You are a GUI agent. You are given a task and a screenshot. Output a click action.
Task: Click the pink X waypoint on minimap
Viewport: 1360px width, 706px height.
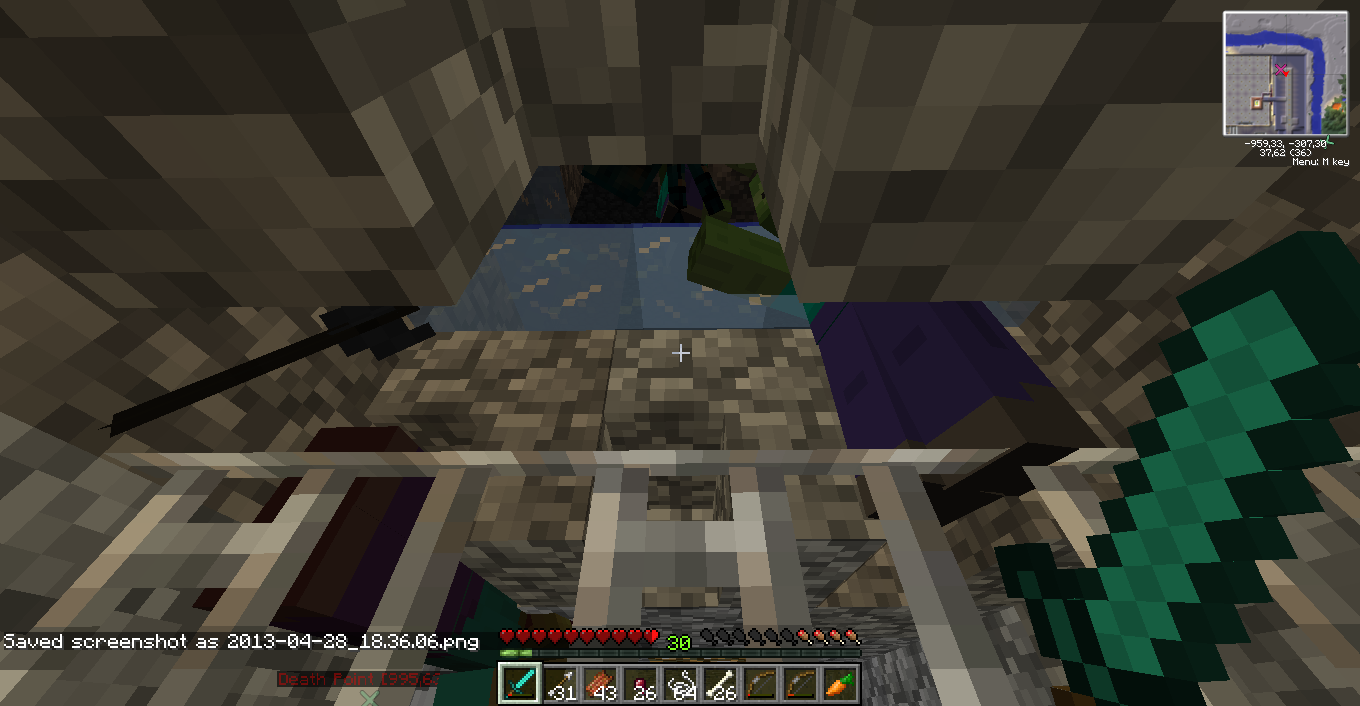tap(1280, 69)
